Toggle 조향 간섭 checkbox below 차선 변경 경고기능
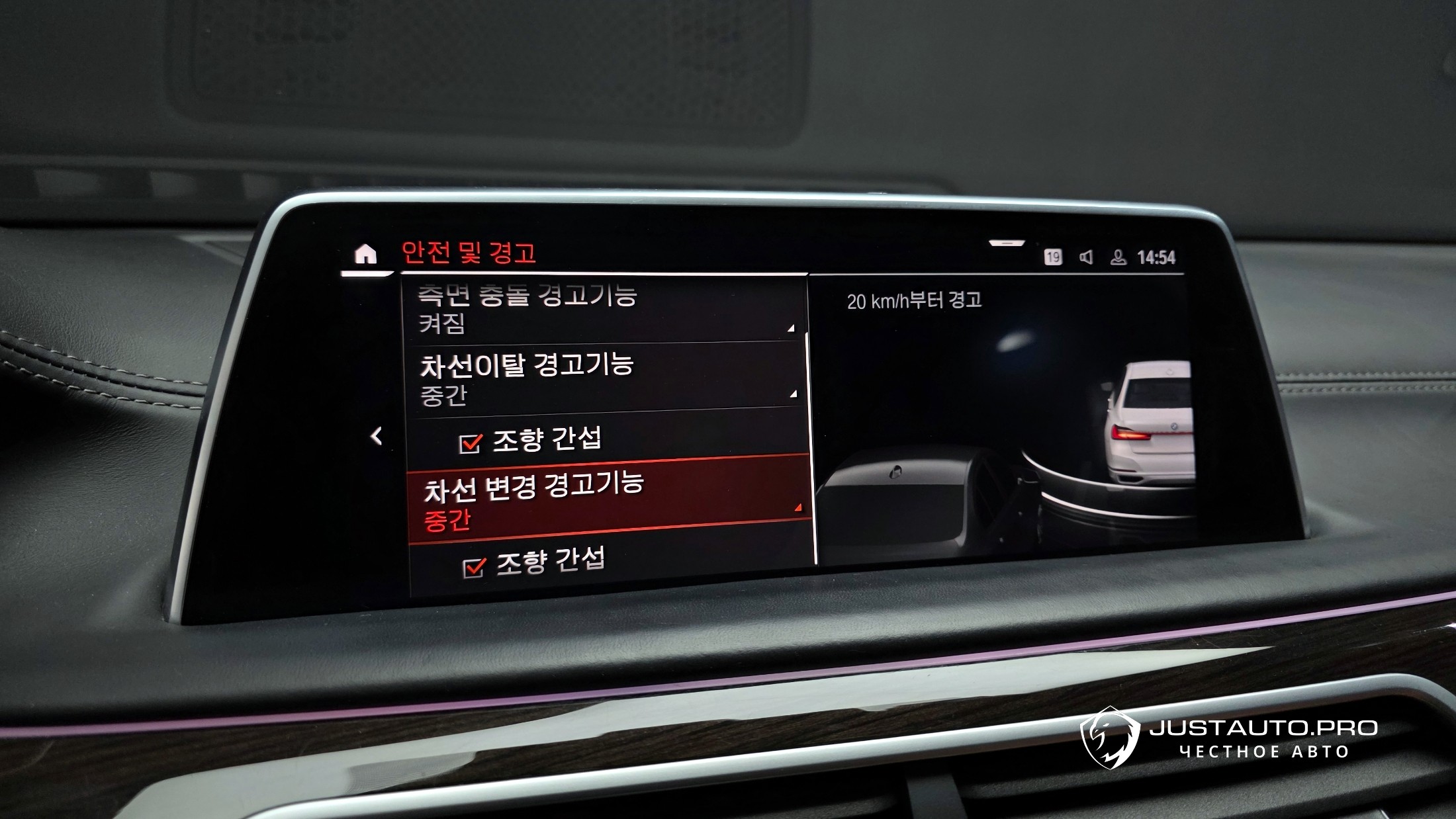The height and width of the screenshot is (819, 1456). click(x=473, y=567)
